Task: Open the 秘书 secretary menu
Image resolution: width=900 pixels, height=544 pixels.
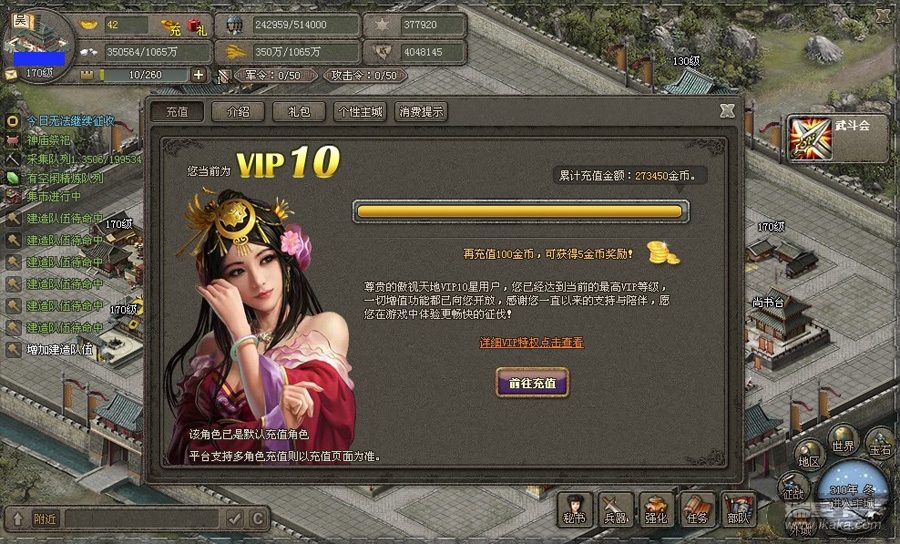Action: pyautogui.click(x=574, y=509)
